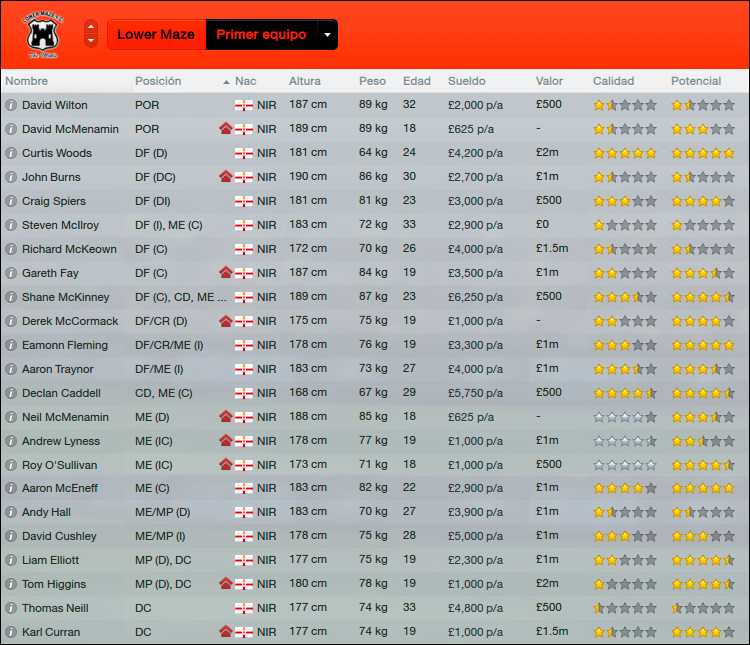Sort players by Potencial header
The image size is (750, 645).
click(x=696, y=81)
